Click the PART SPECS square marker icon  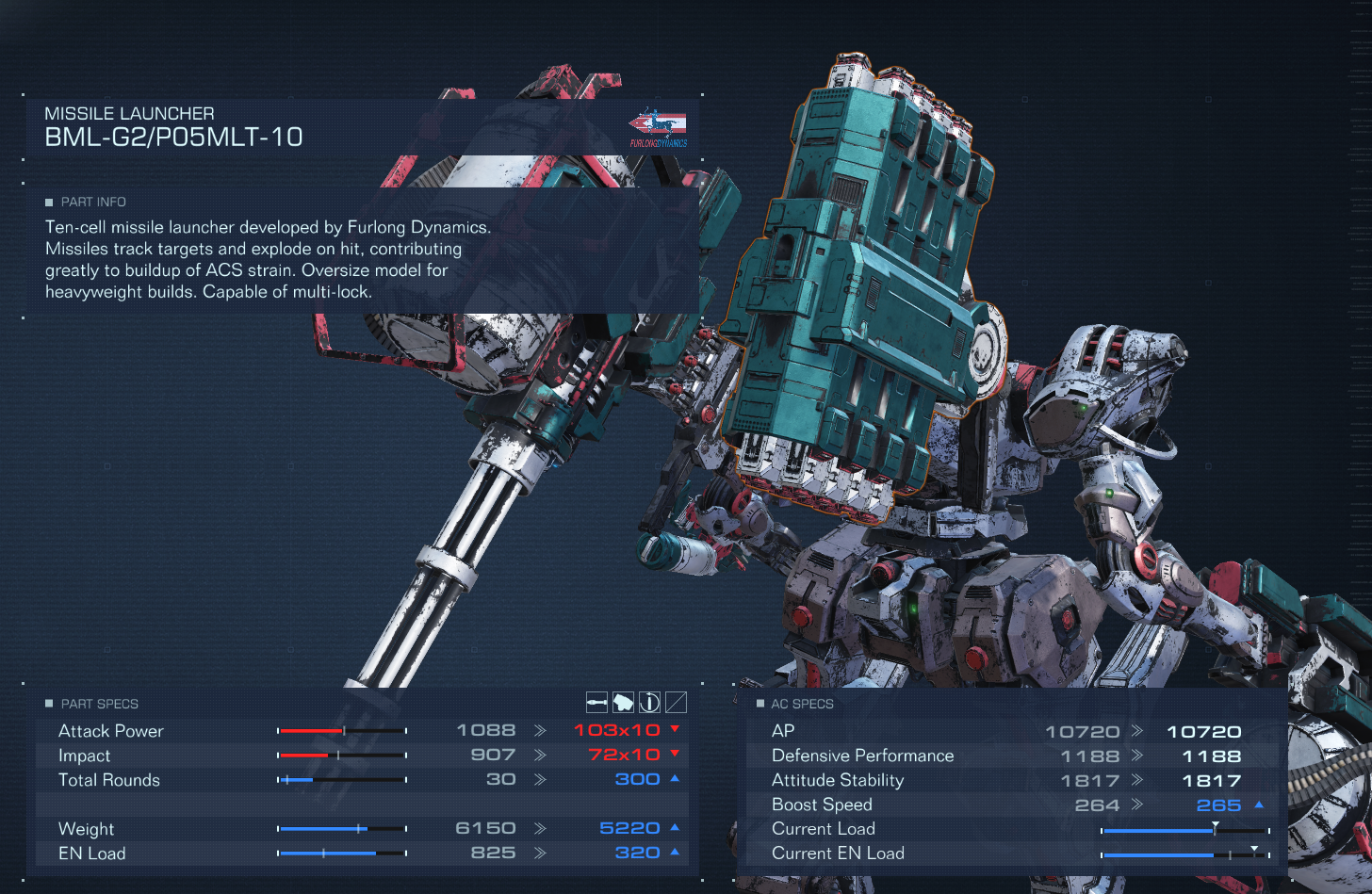click(48, 704)
